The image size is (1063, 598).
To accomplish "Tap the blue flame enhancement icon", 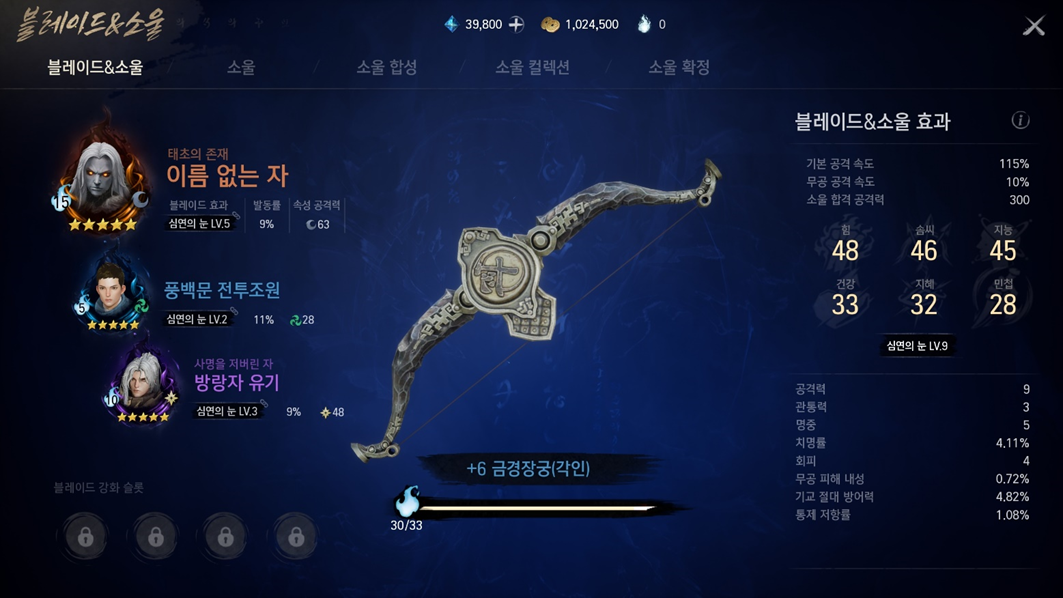I will pos(407,500).
